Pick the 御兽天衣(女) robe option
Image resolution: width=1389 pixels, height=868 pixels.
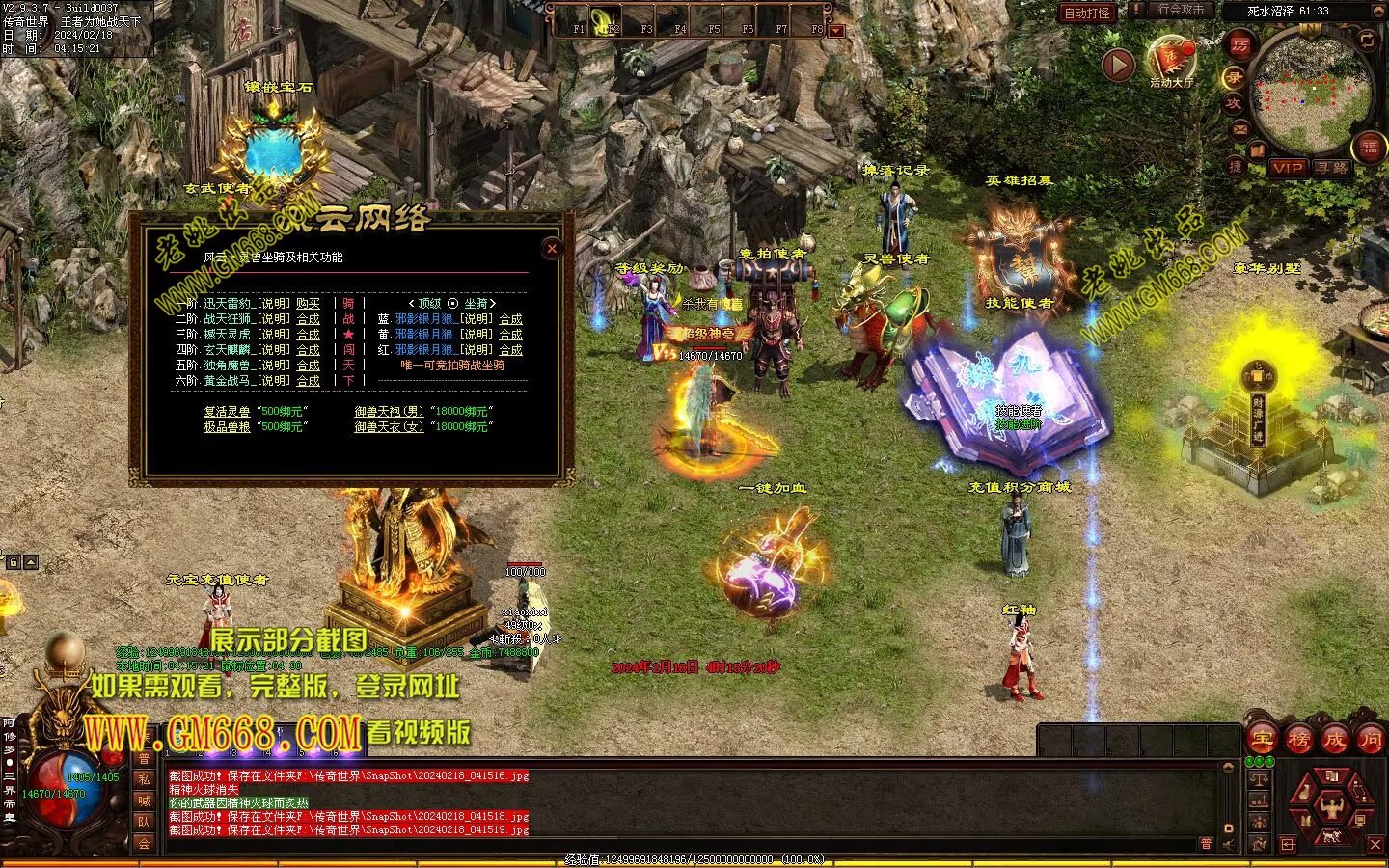389,426
